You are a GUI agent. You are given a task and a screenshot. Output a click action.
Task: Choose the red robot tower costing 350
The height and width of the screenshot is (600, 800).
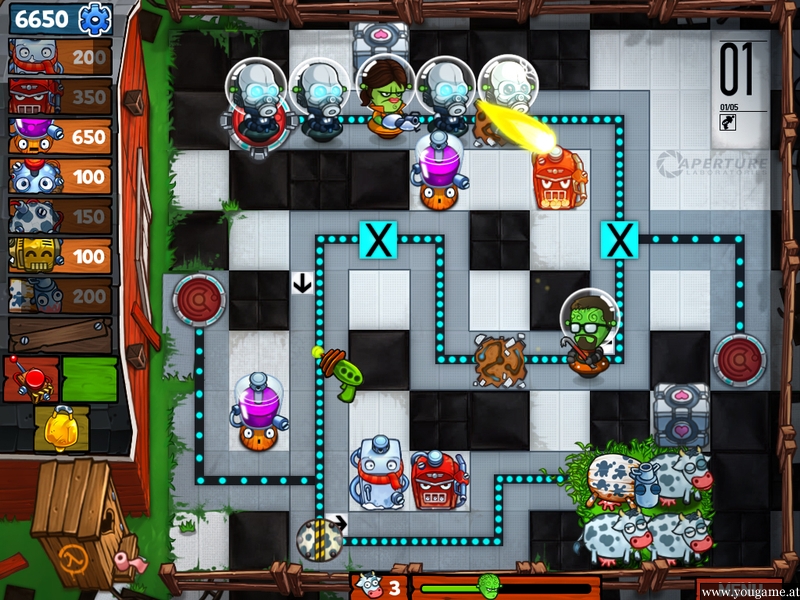[60, 97]
